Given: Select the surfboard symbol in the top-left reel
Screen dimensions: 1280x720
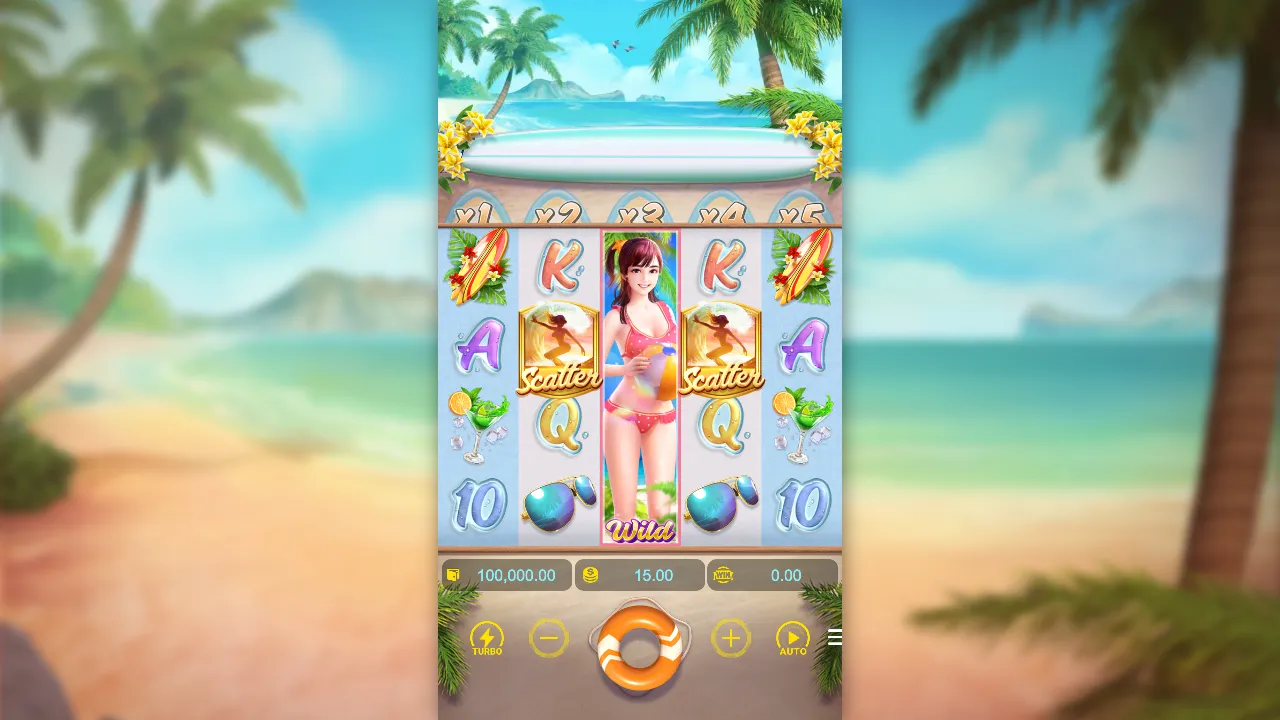Looking at the screenshot, I should pos(478,265).
